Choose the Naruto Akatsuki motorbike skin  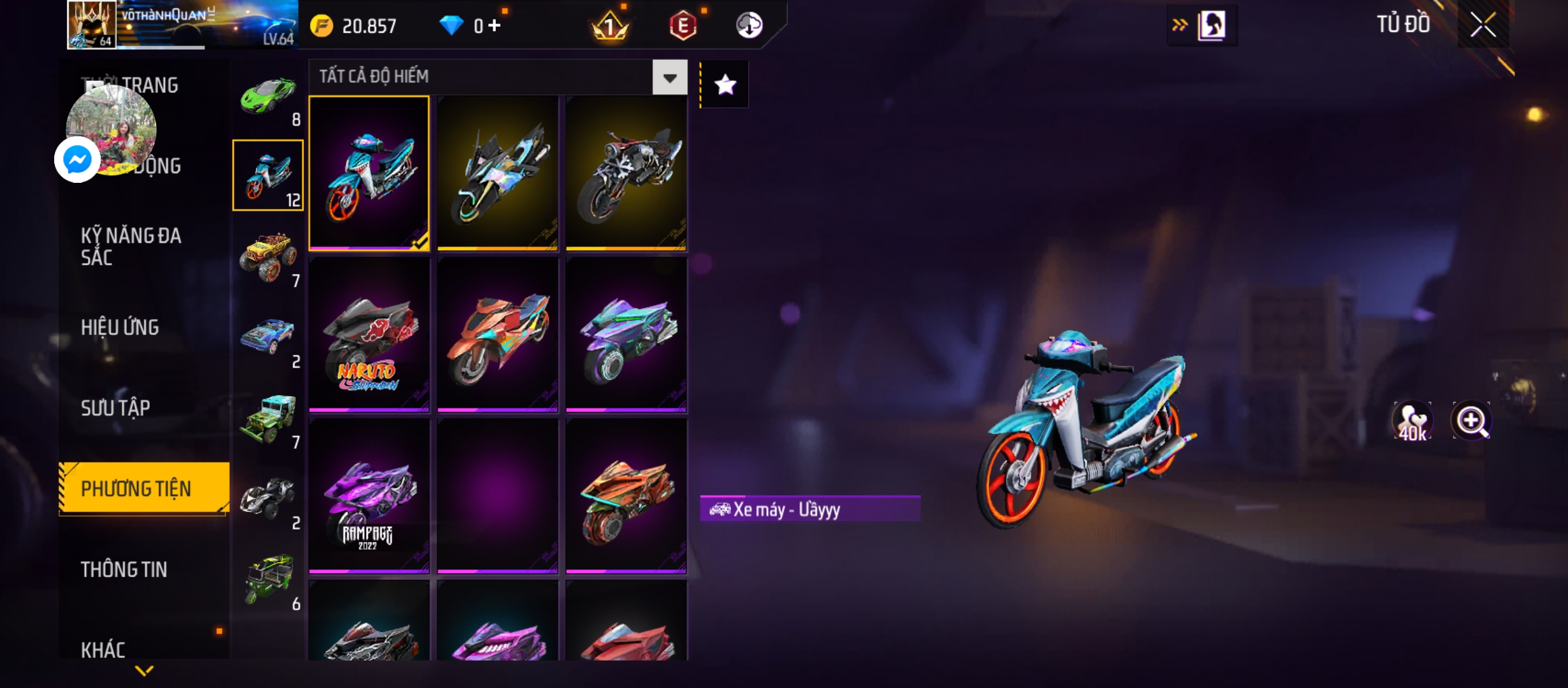(369, 334)
